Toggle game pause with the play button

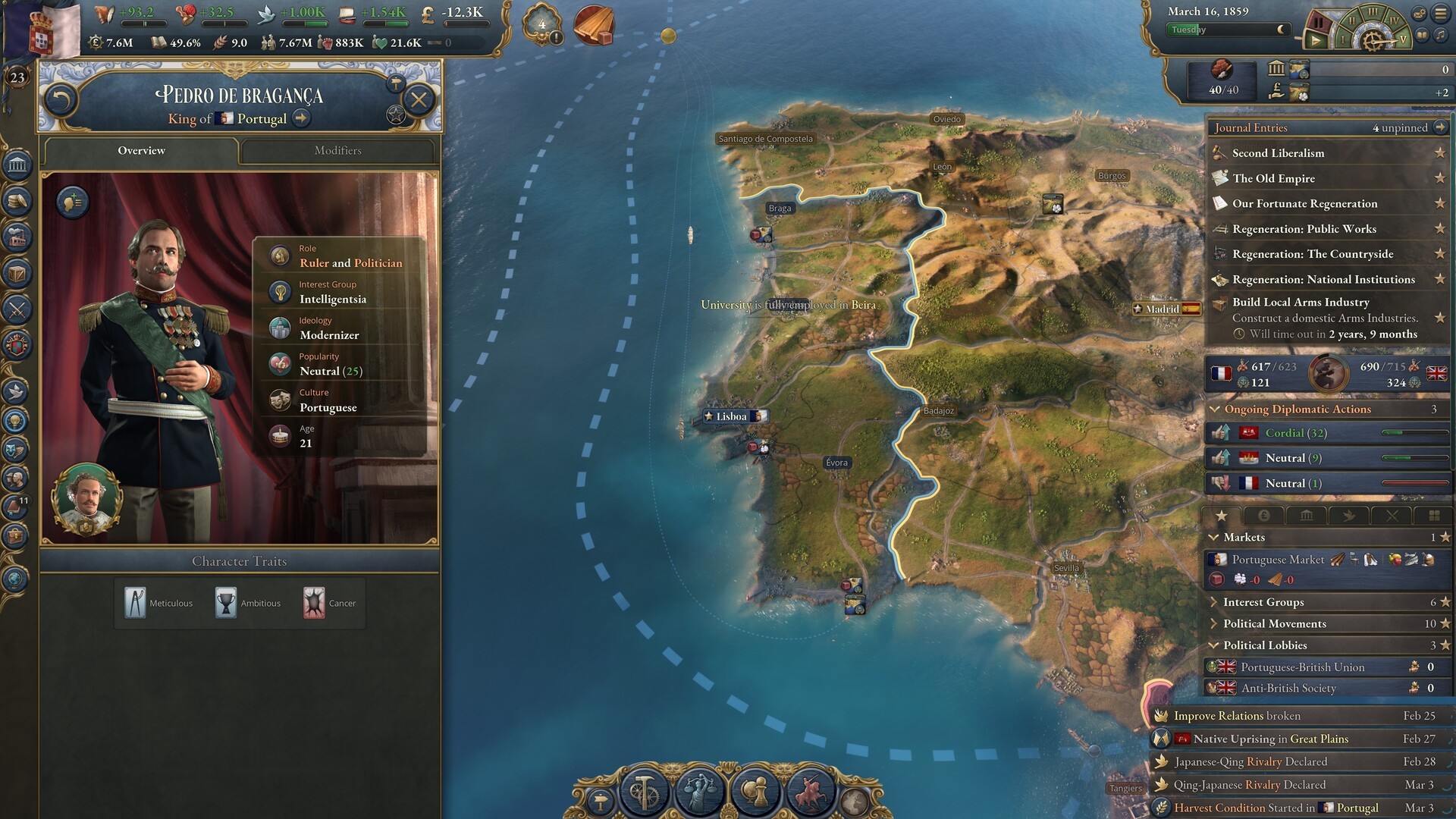point(1316,40)
